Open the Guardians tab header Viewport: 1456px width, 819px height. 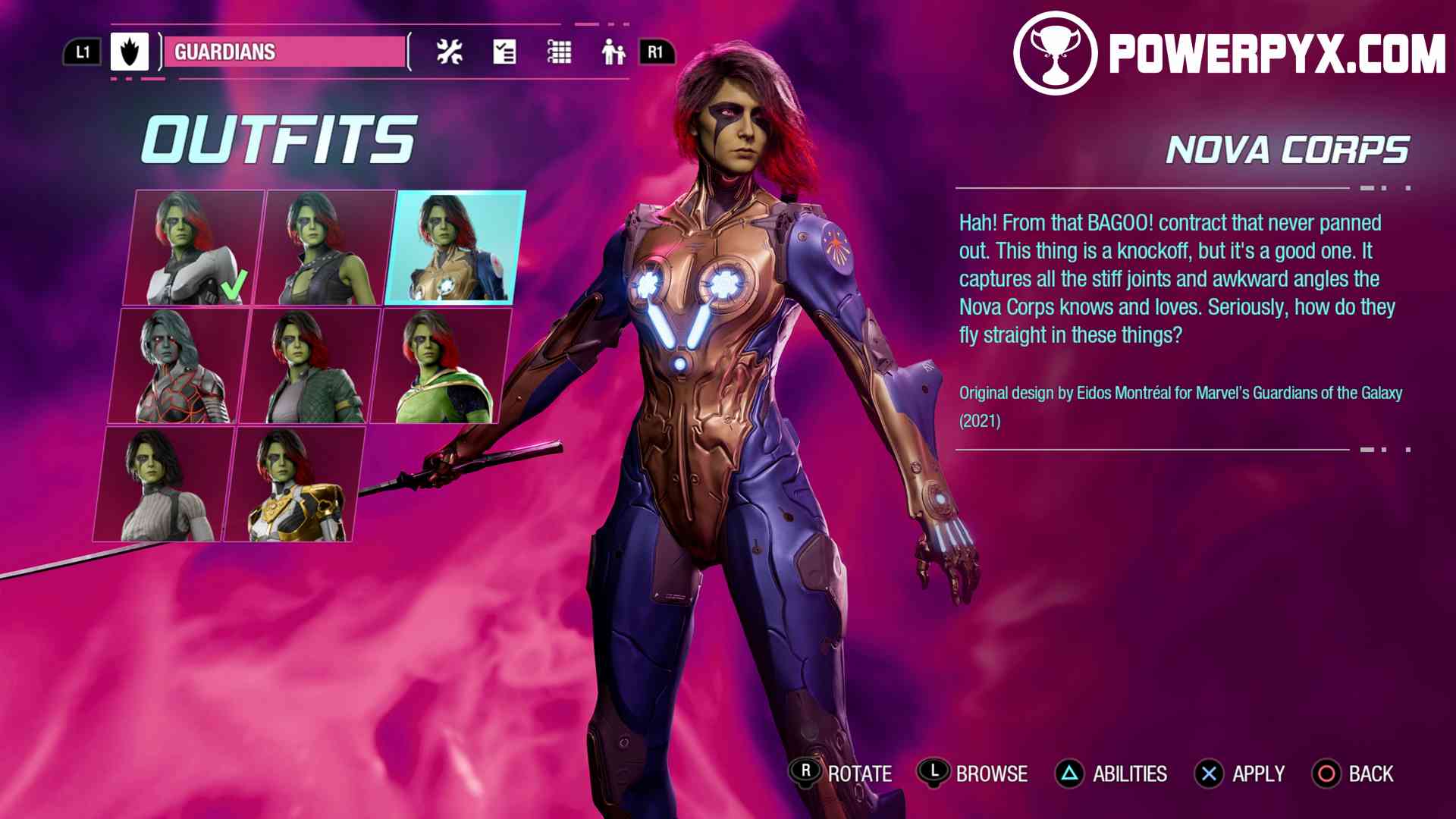284,53
